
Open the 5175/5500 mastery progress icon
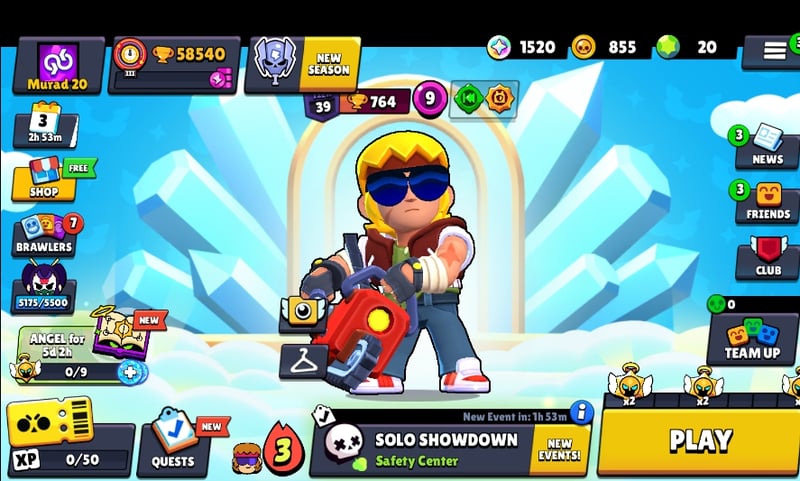(43, 286)
